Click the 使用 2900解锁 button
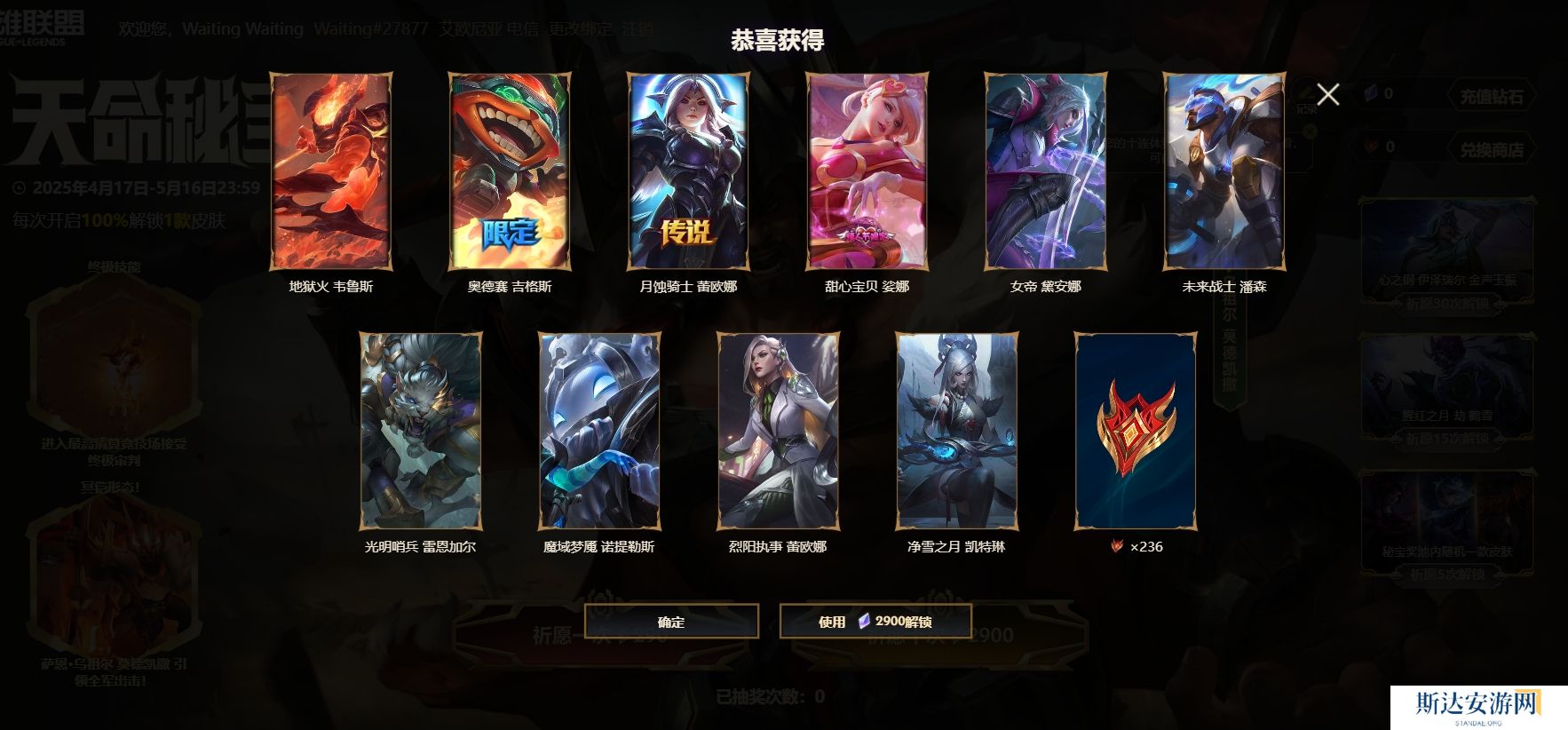Screen dimensions: 1568x730 (875, 622)
